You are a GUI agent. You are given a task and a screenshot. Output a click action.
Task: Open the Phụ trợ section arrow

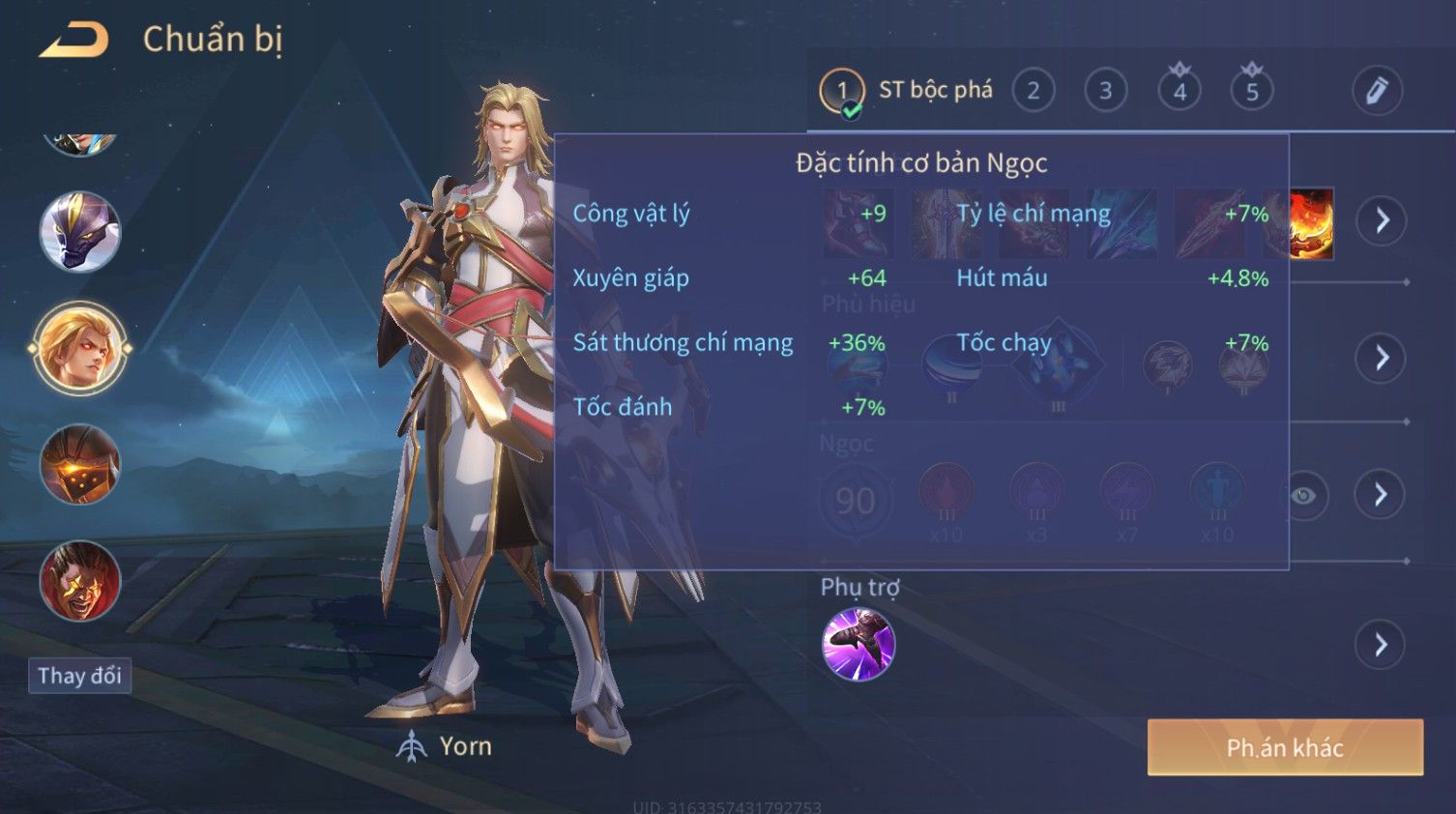point(1382,645)
